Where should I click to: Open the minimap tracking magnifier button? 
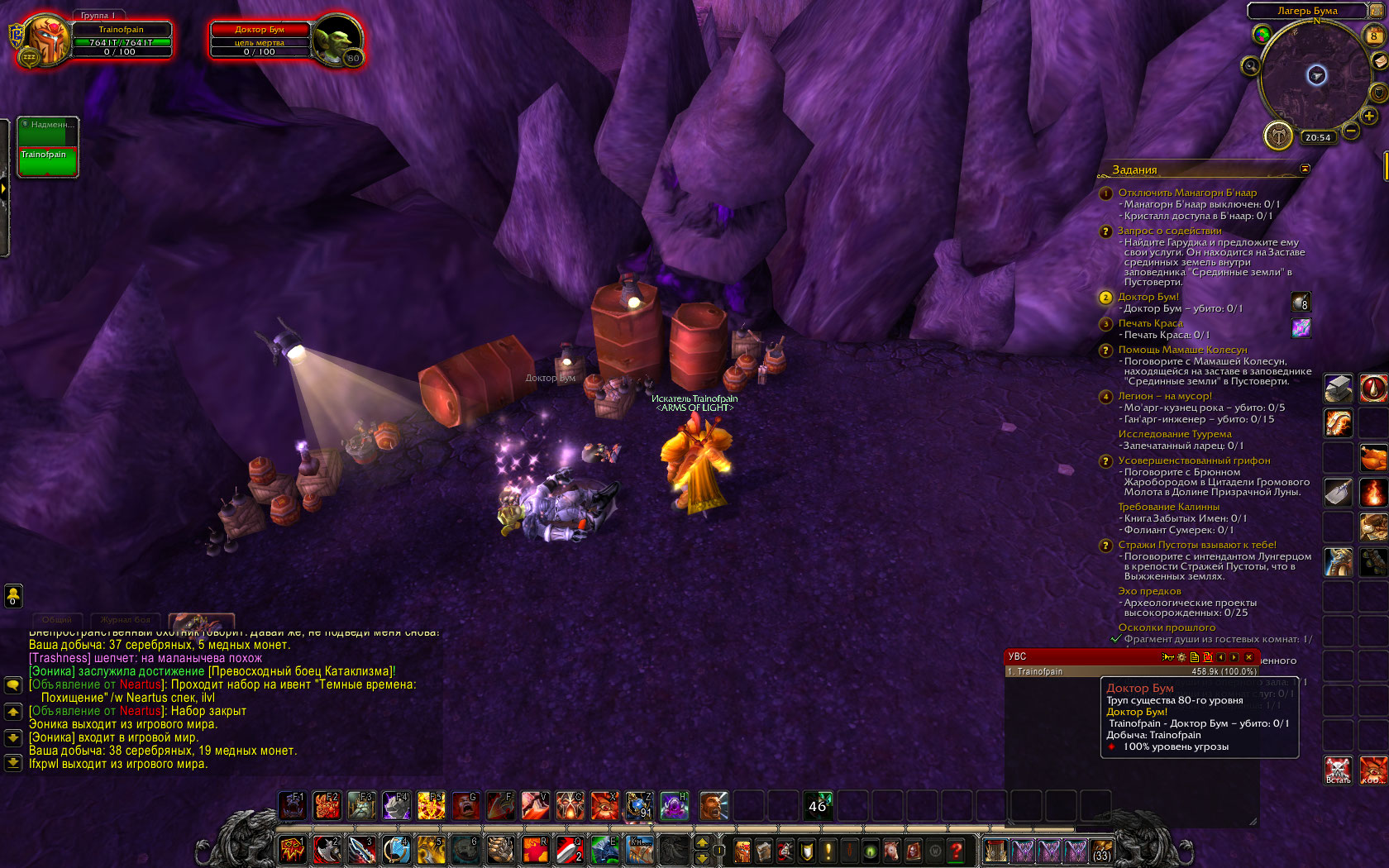pos(1250,66)
